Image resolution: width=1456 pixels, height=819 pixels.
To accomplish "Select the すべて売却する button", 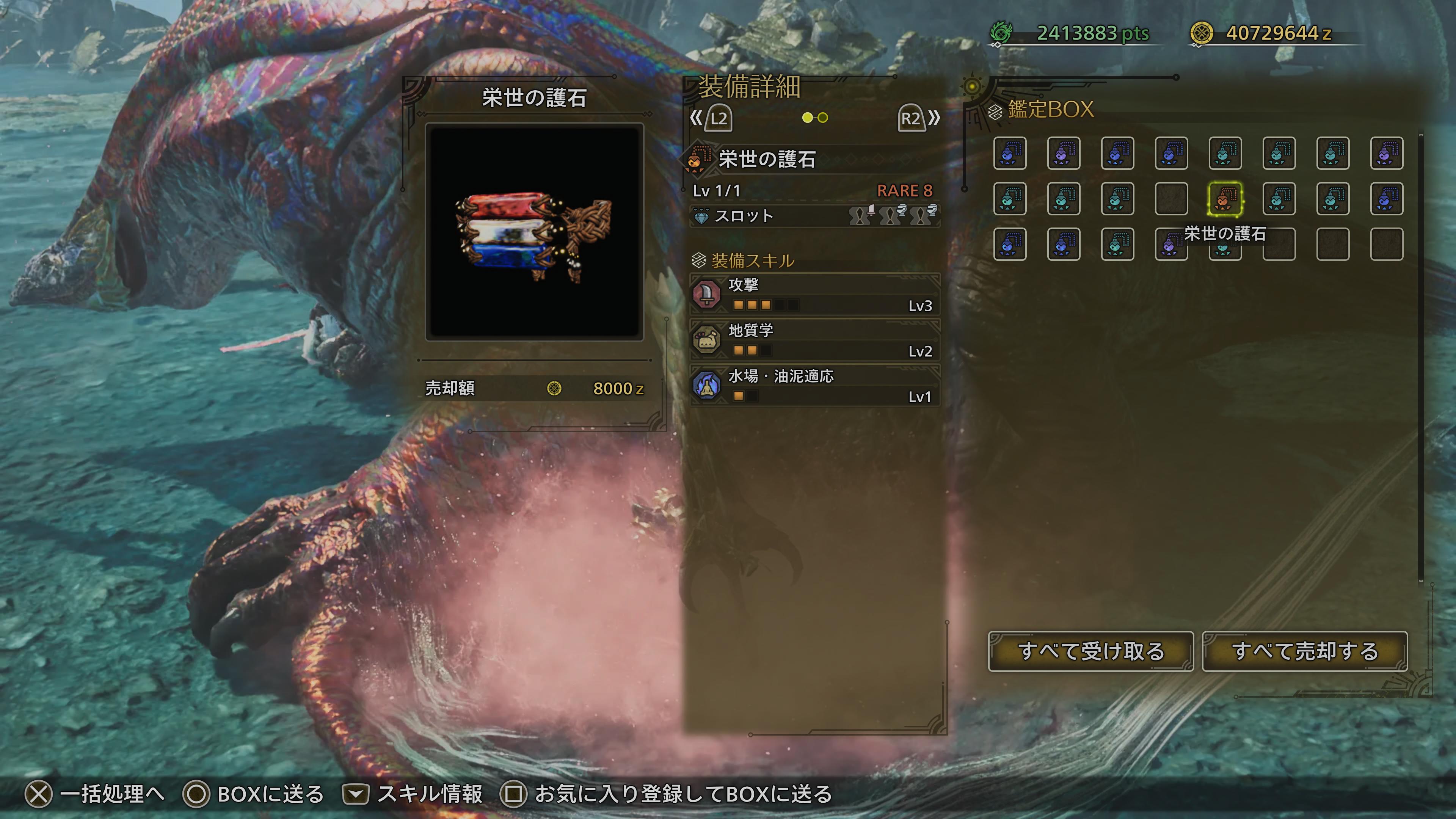I will point(1304,651).
